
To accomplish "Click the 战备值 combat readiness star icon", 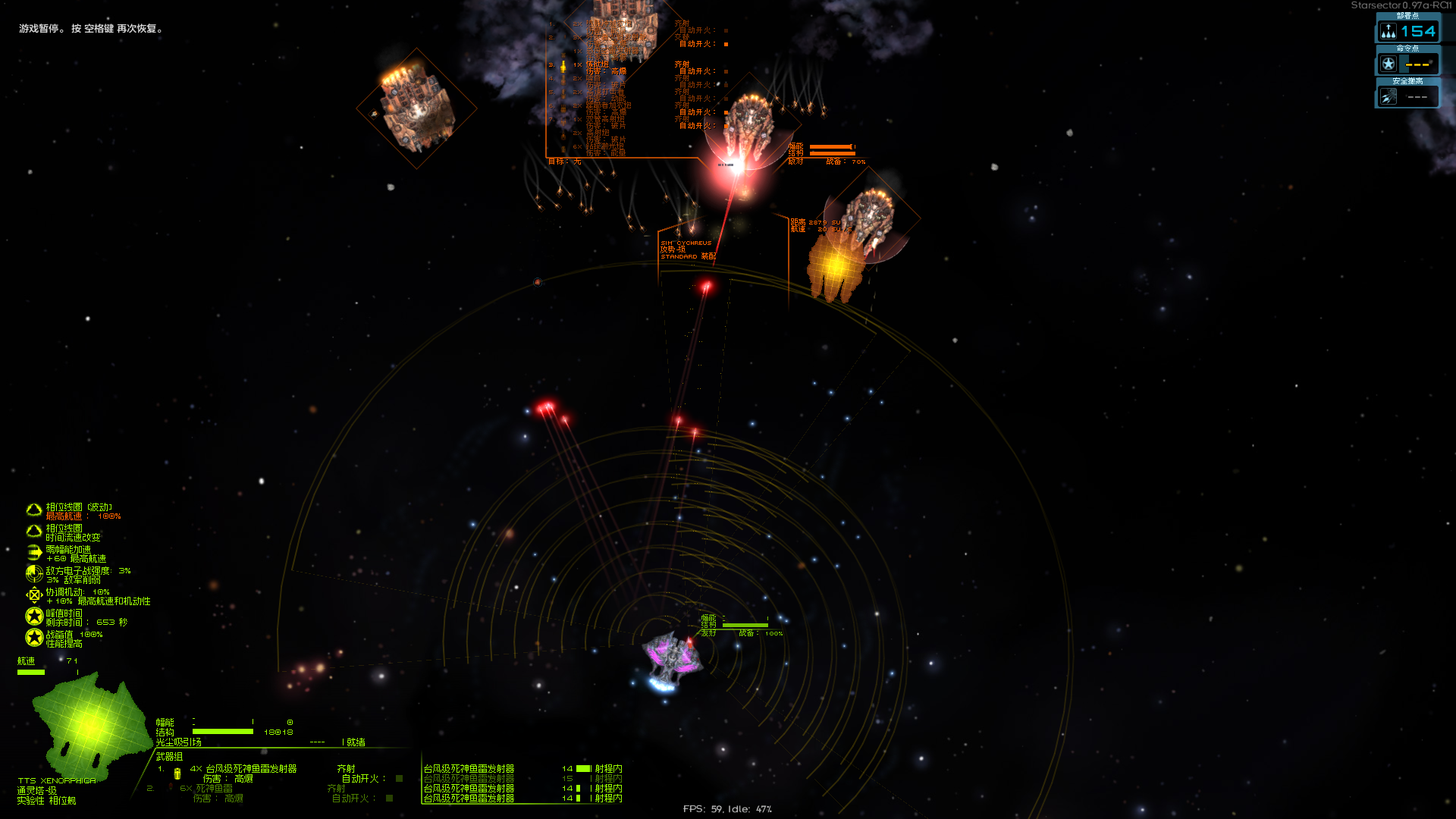I will click(34, 638).
